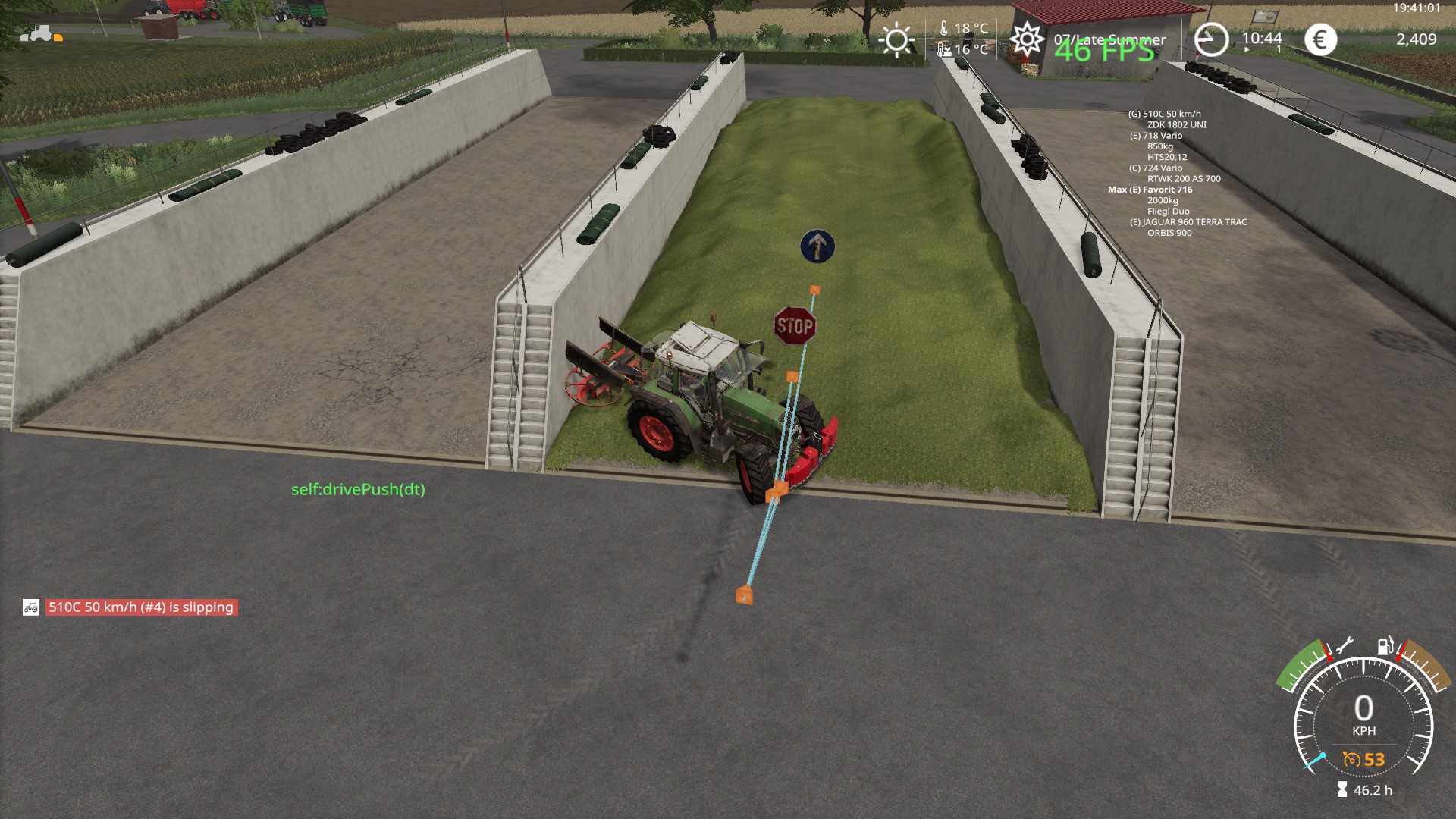Click the tractor icon in the slipping warning
The width and height of the screenshot is (1456, 819).
click(31, 607)
